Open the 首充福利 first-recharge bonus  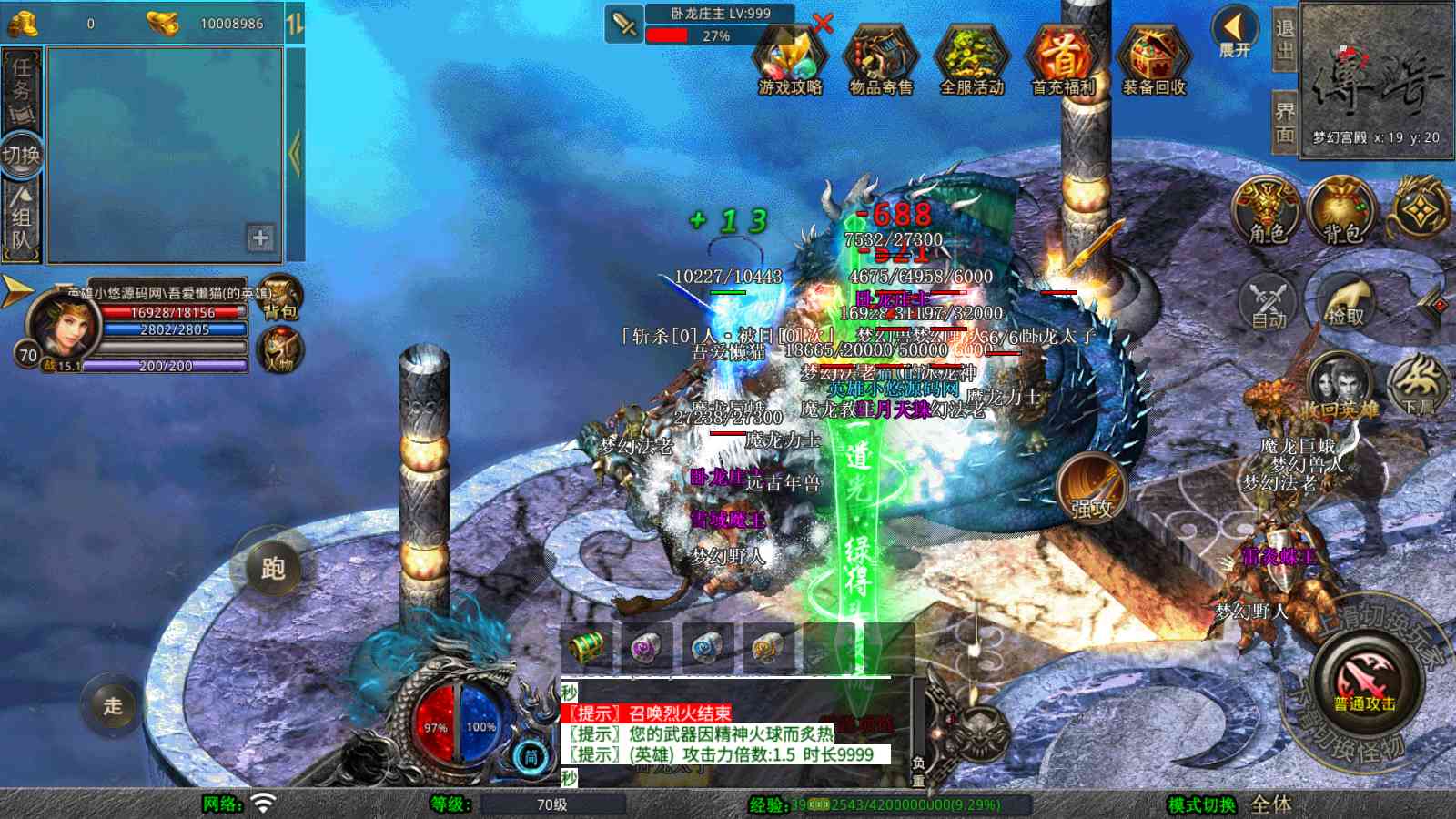(x=1062, y=60)
